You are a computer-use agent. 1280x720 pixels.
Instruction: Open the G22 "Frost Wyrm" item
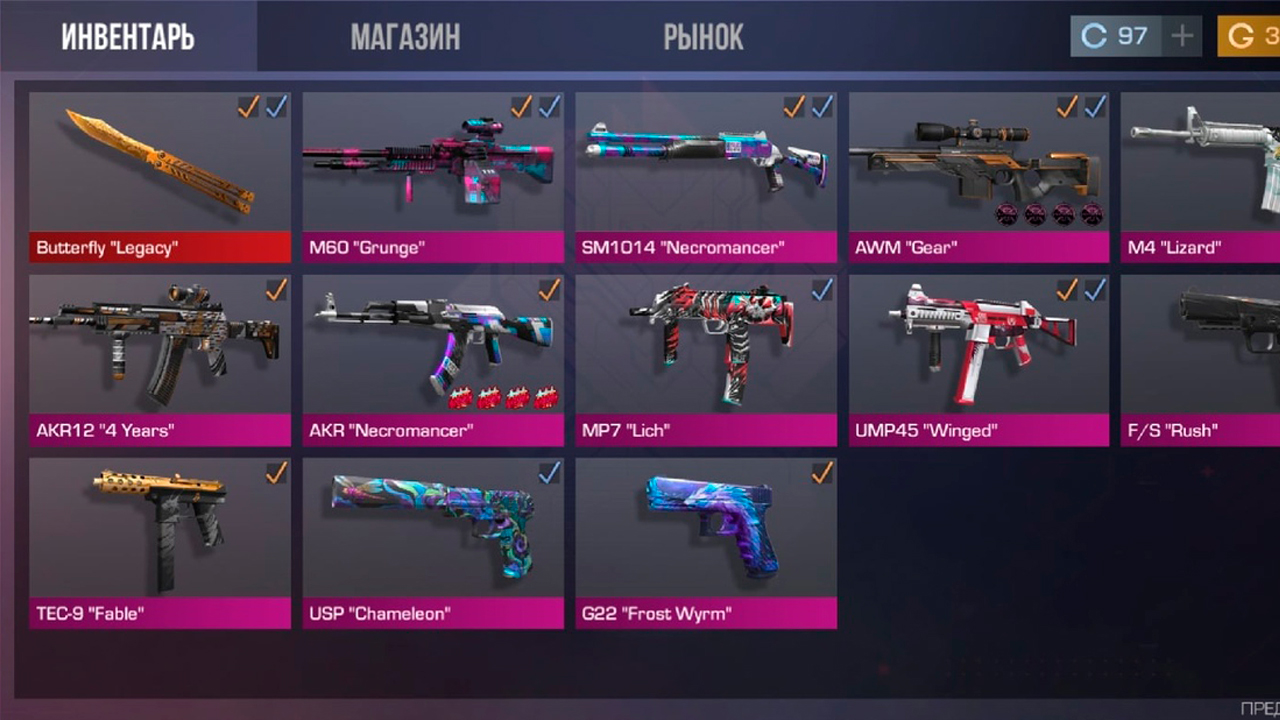(x=706, y=543)
